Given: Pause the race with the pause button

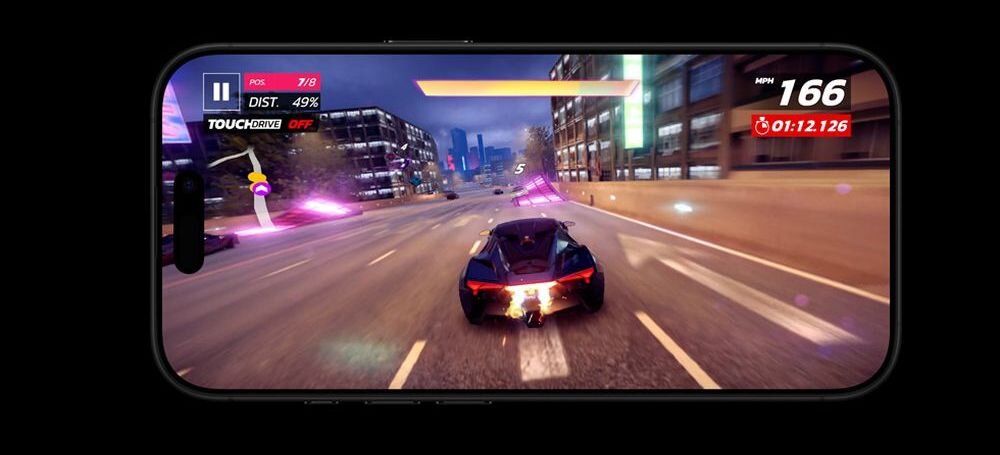Looking at the screenshot, I should [x=221, y=92].
